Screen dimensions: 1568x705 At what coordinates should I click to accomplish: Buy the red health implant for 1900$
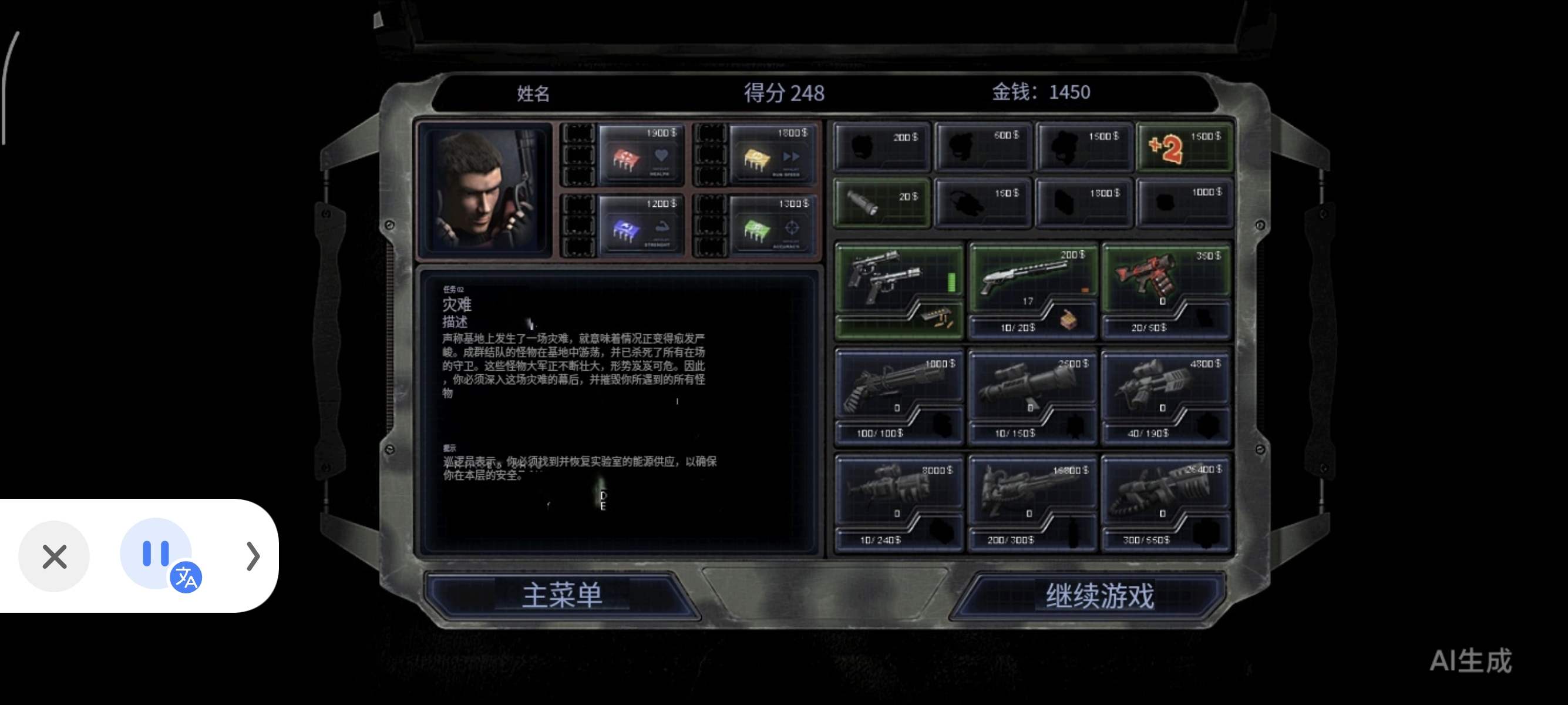point(640,155)
